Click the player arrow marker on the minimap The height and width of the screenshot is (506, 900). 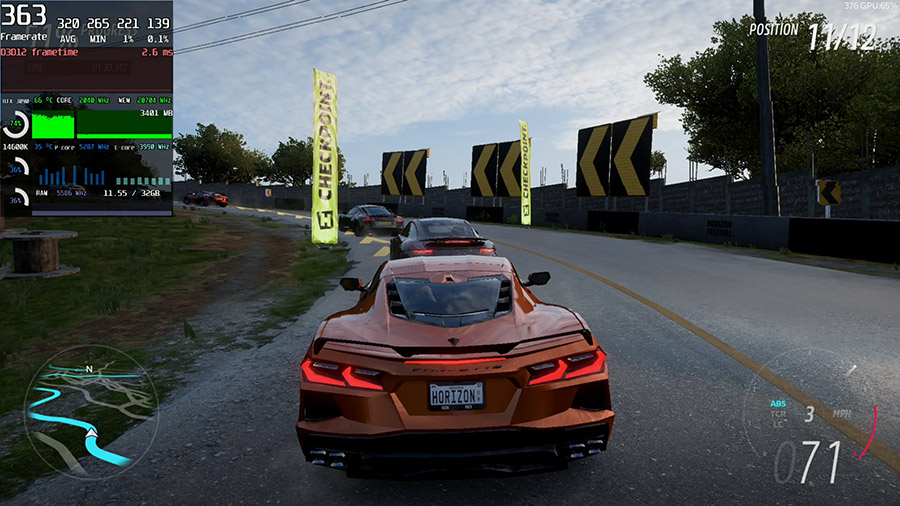[x=91, y=433]
